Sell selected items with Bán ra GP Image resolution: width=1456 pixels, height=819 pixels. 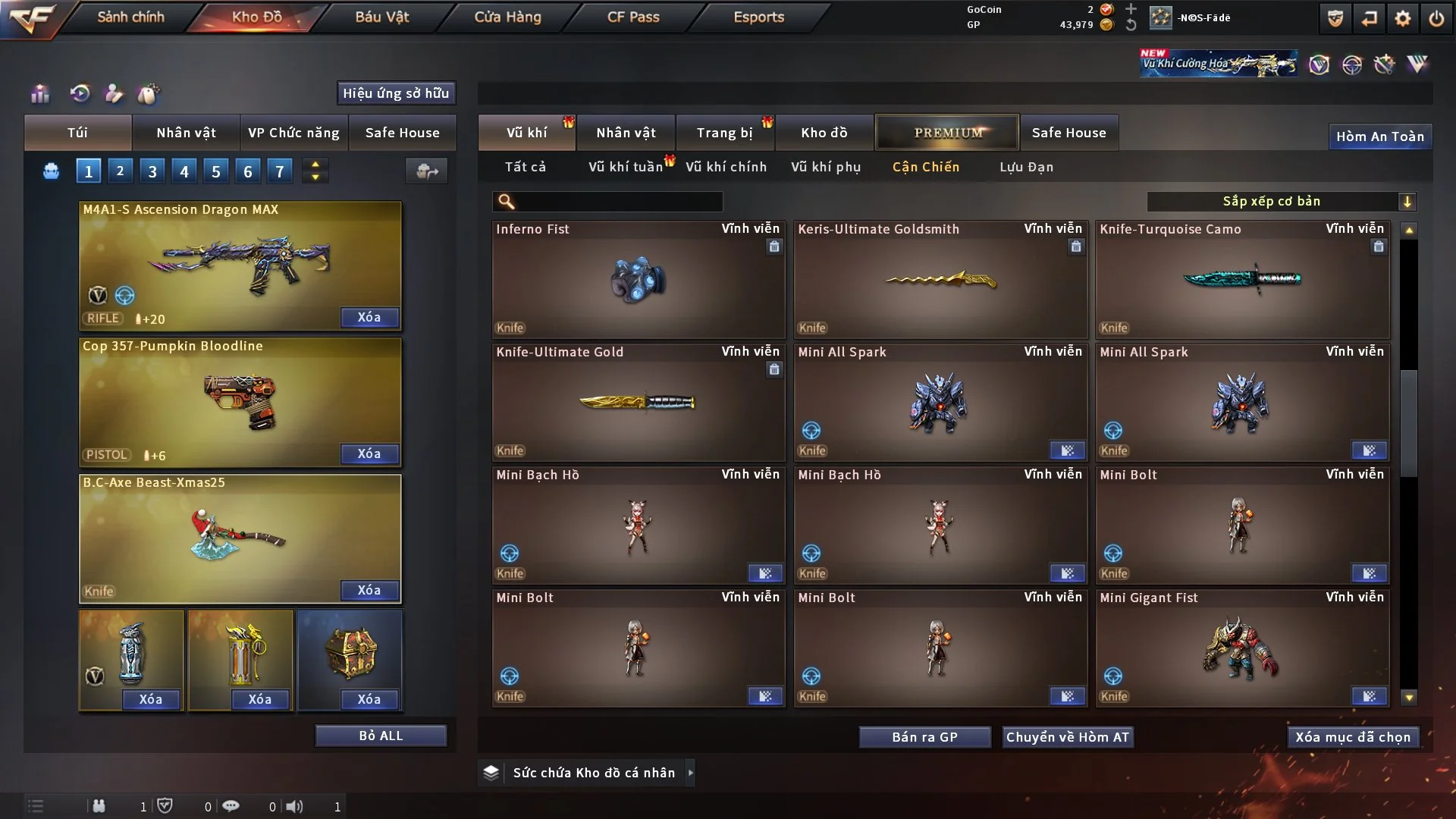pos(924,737)
